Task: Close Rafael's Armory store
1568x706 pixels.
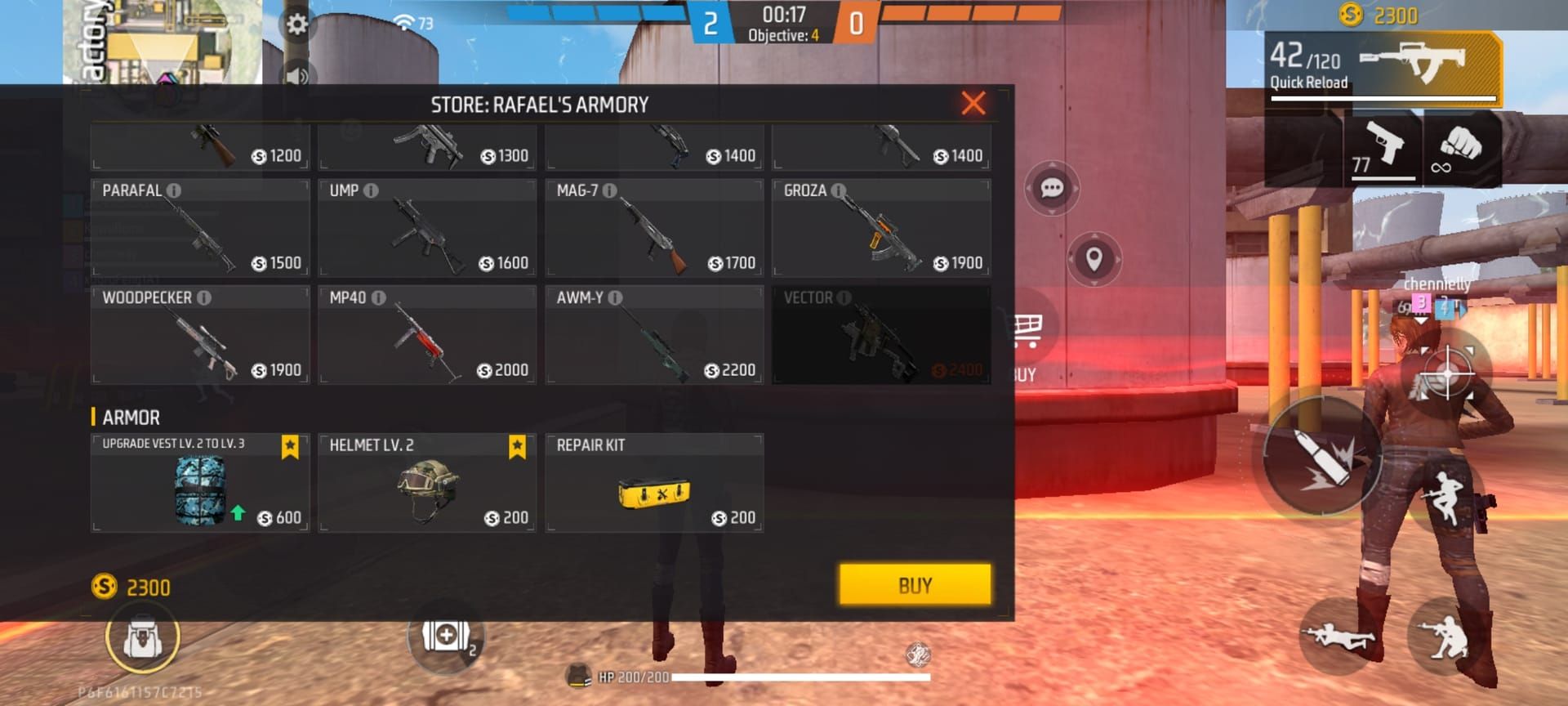Action: coord(972,102)
